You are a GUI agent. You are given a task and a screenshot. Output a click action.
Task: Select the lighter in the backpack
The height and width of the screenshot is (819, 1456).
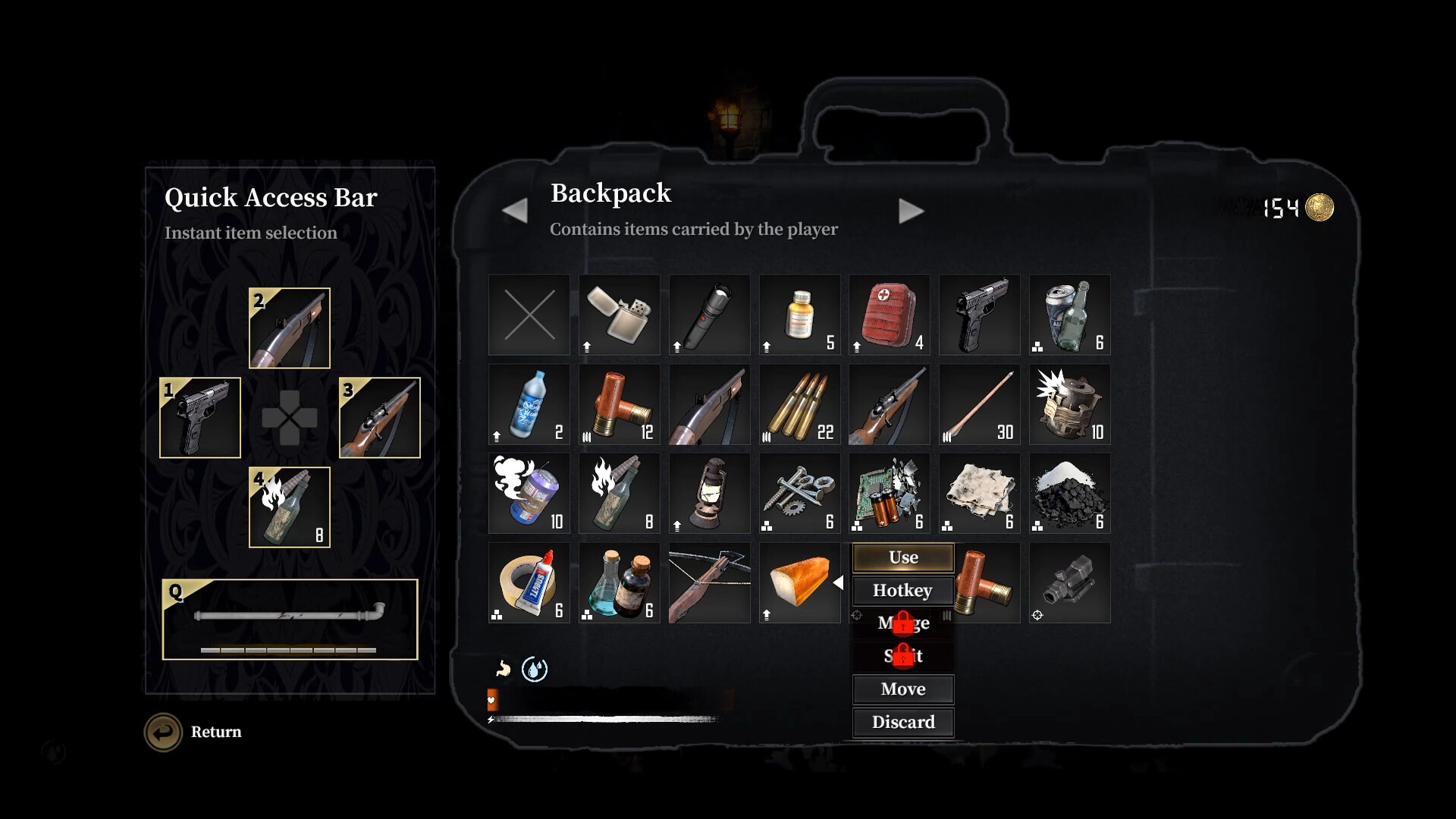click(619, 315)
